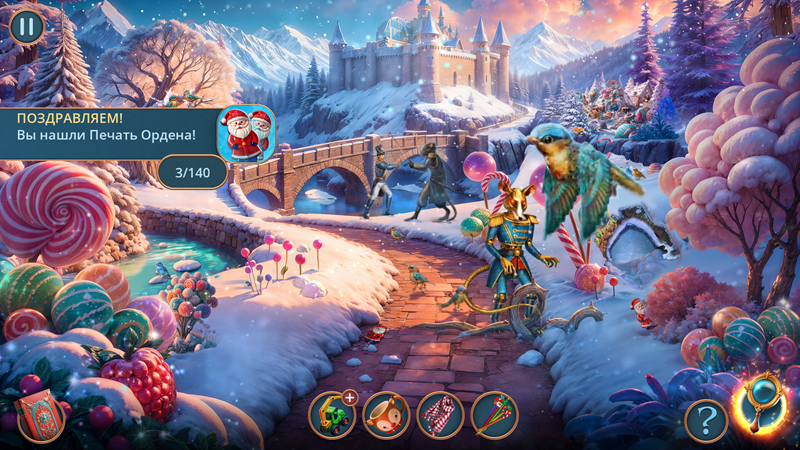The image size is (800, 450).
Task: Choose the reindeer mug inventory item
Action: (386, 414)
